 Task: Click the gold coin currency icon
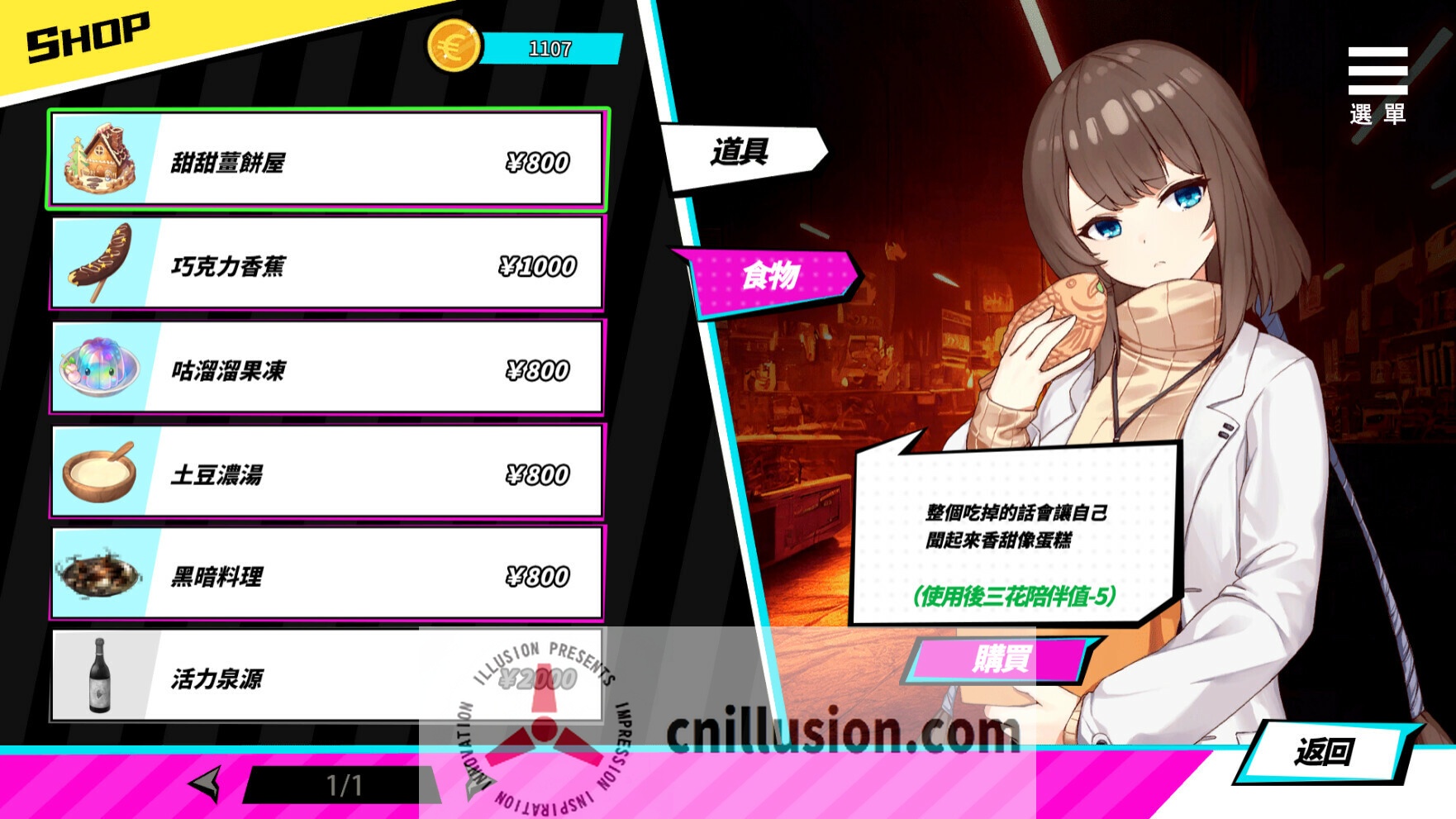pos(451,44)
